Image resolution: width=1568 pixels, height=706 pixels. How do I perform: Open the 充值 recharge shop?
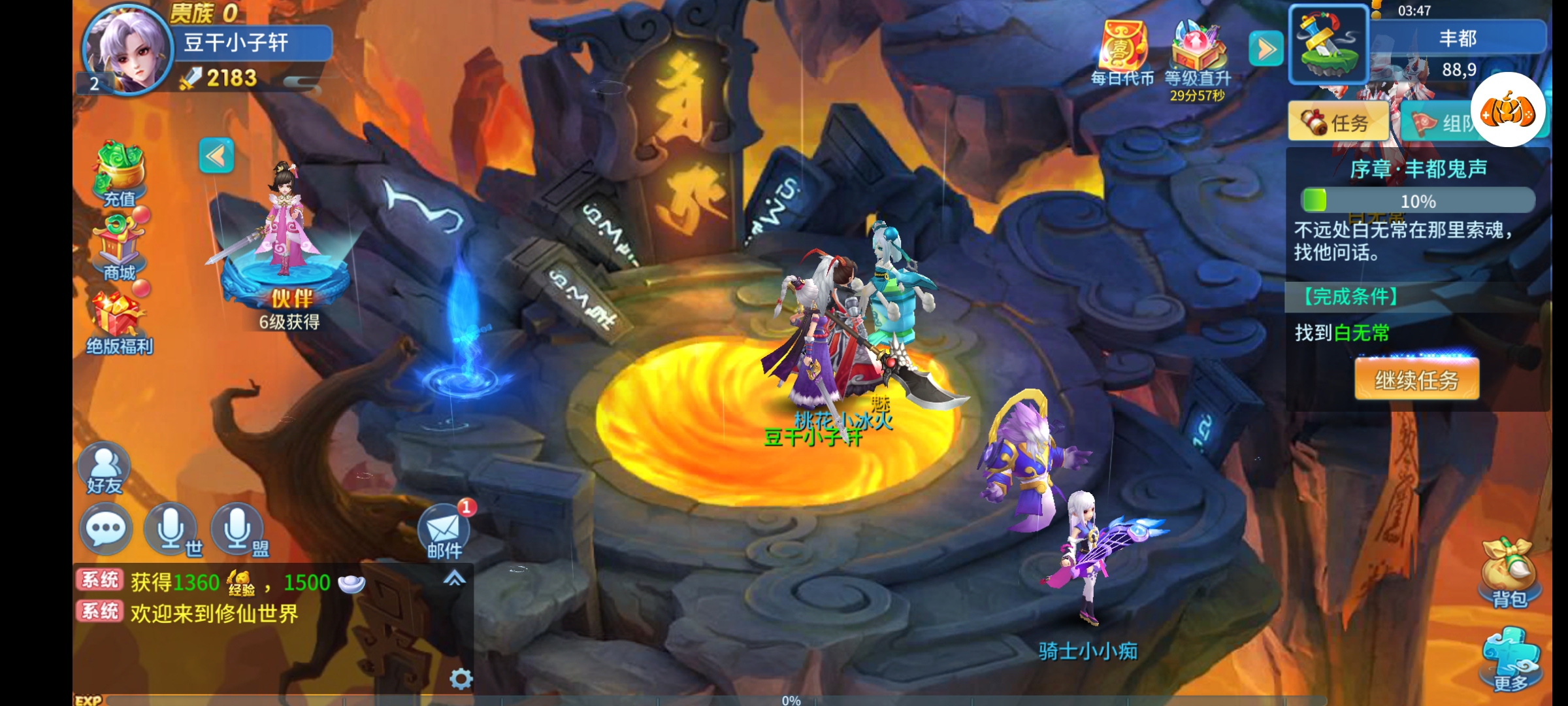(120, 173)
